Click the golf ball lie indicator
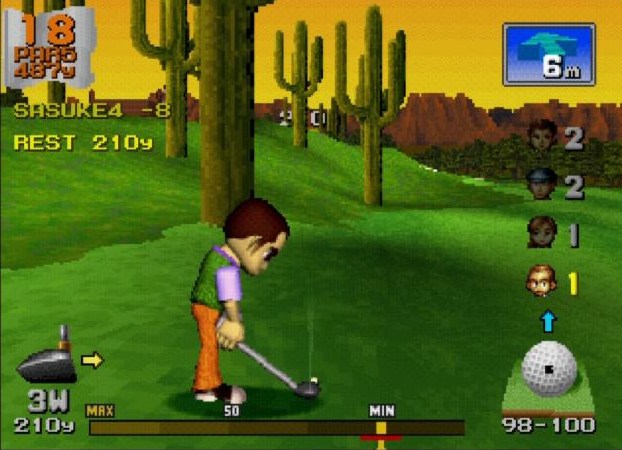622x450 pixels. pyautogui.click(x=549, y=373)
